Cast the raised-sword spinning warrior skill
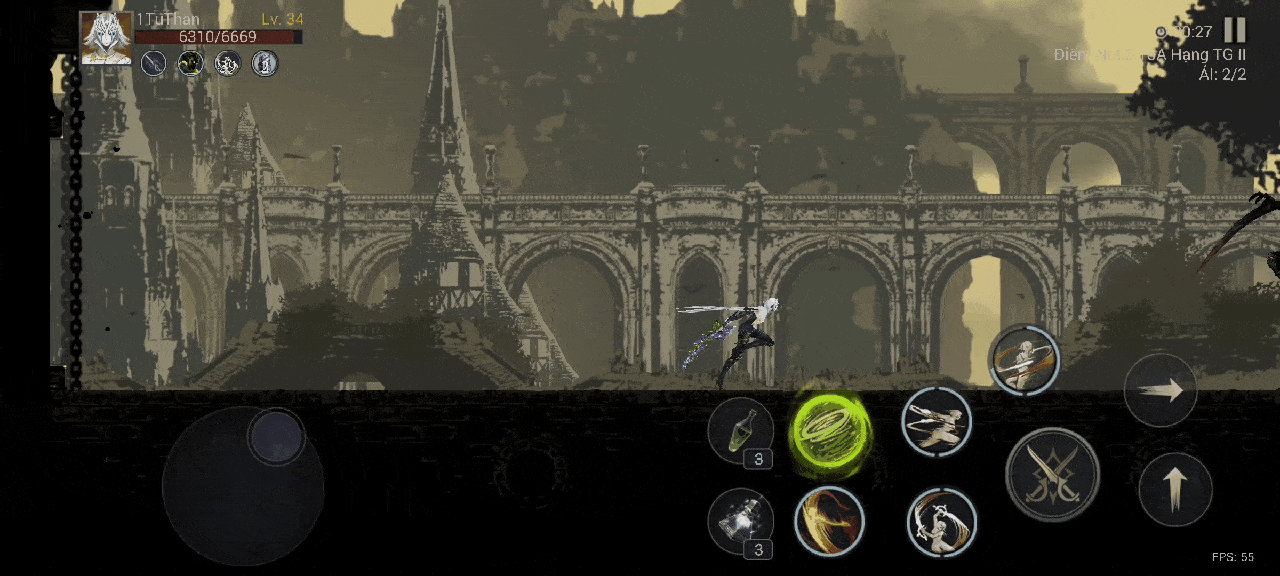 [x=942, y=521]
